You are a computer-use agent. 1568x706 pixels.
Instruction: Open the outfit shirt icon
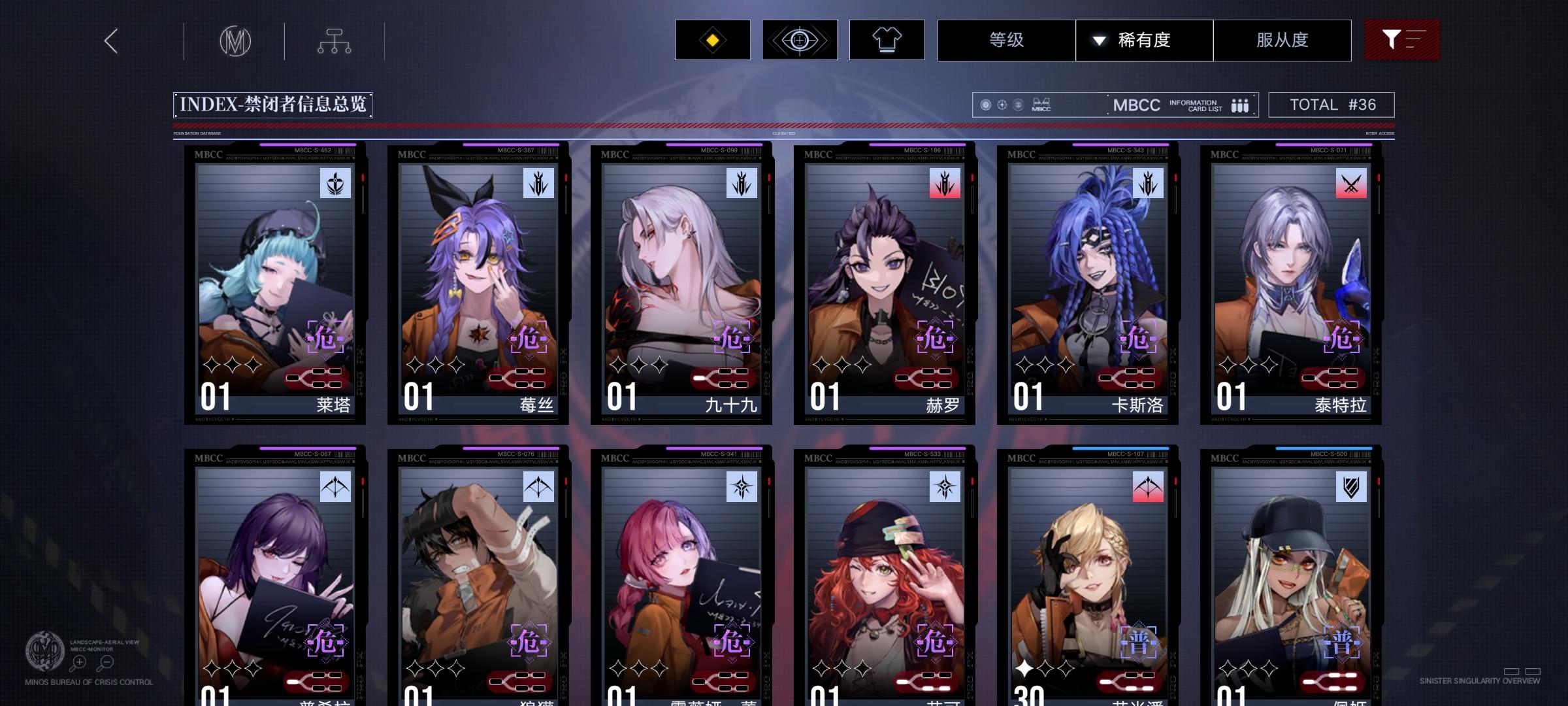point(887,39)
